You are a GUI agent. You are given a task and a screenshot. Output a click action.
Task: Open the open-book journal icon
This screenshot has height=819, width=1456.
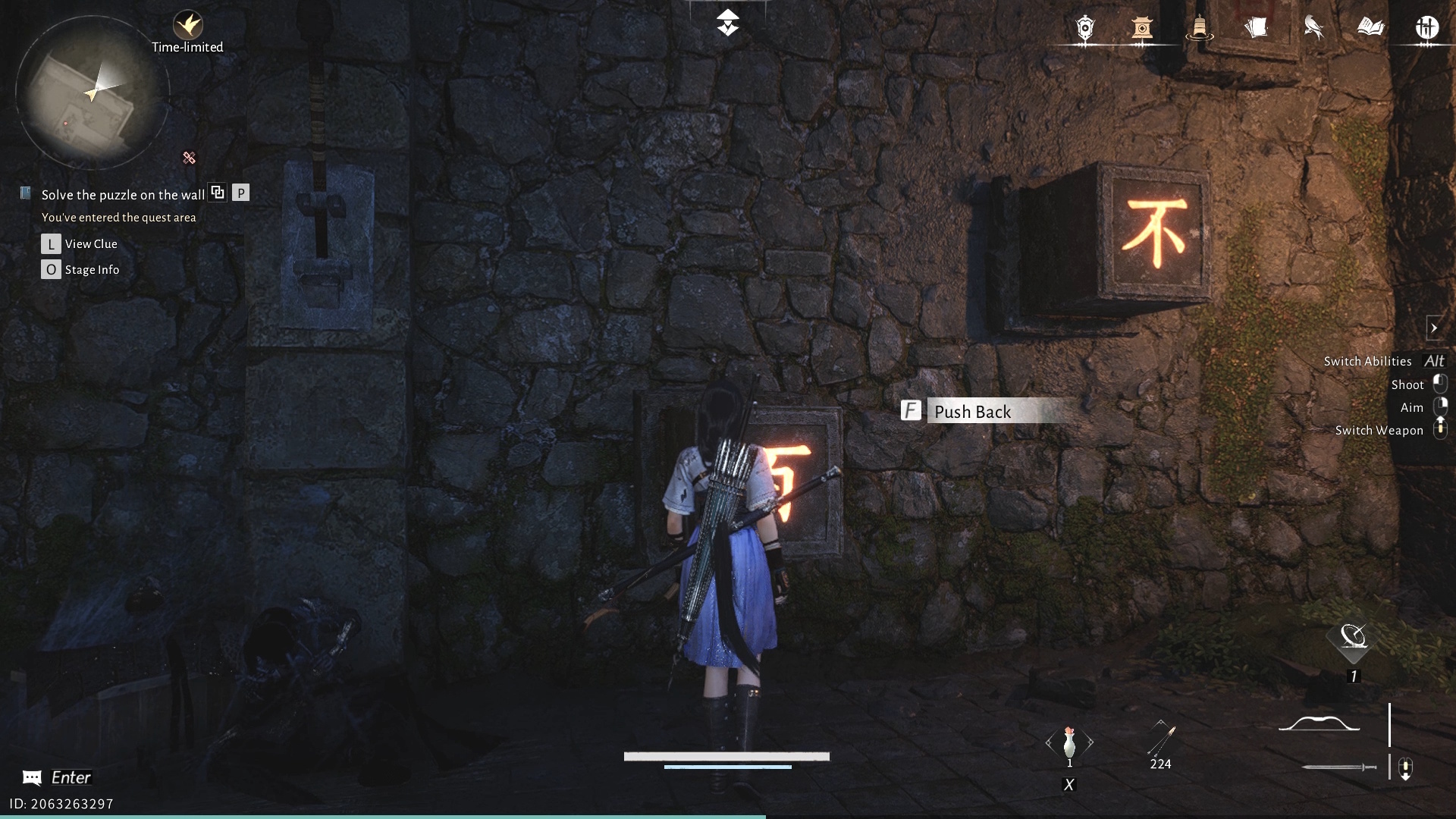[1370, 29]
